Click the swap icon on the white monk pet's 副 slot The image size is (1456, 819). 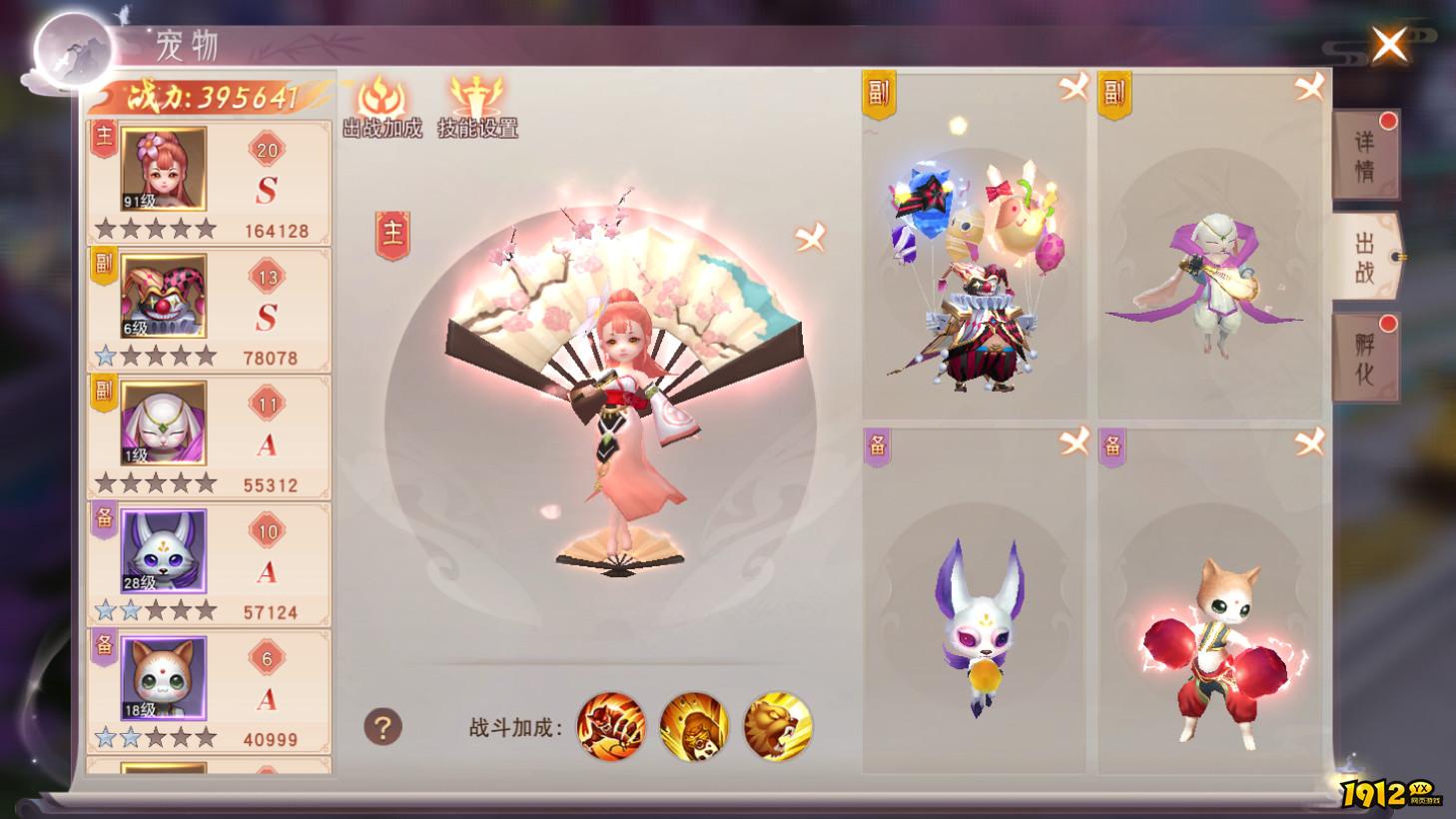(1310, 87)
